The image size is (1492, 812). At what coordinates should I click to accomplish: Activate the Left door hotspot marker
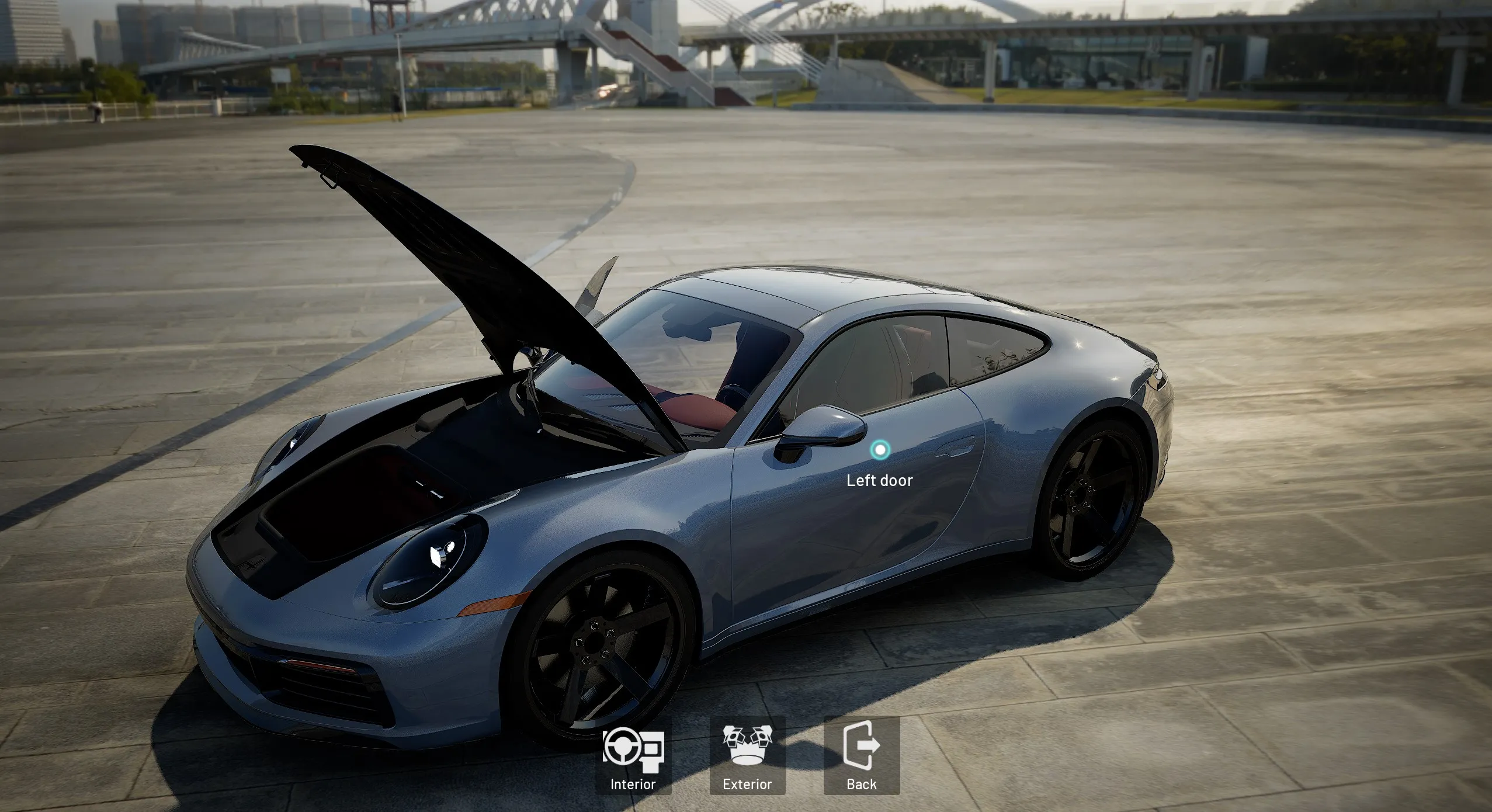pyautogui.click(x=880, y=450)
